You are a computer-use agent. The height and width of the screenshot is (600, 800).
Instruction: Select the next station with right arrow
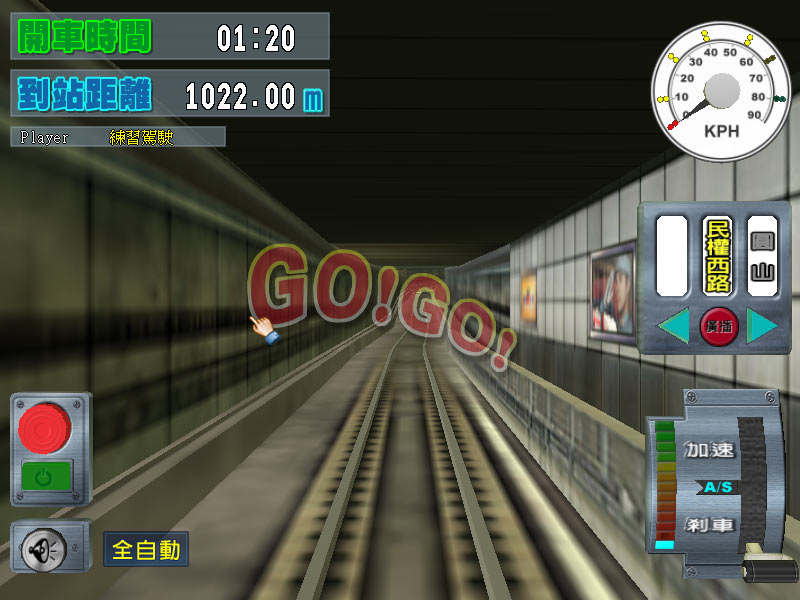tap(762, 327)
